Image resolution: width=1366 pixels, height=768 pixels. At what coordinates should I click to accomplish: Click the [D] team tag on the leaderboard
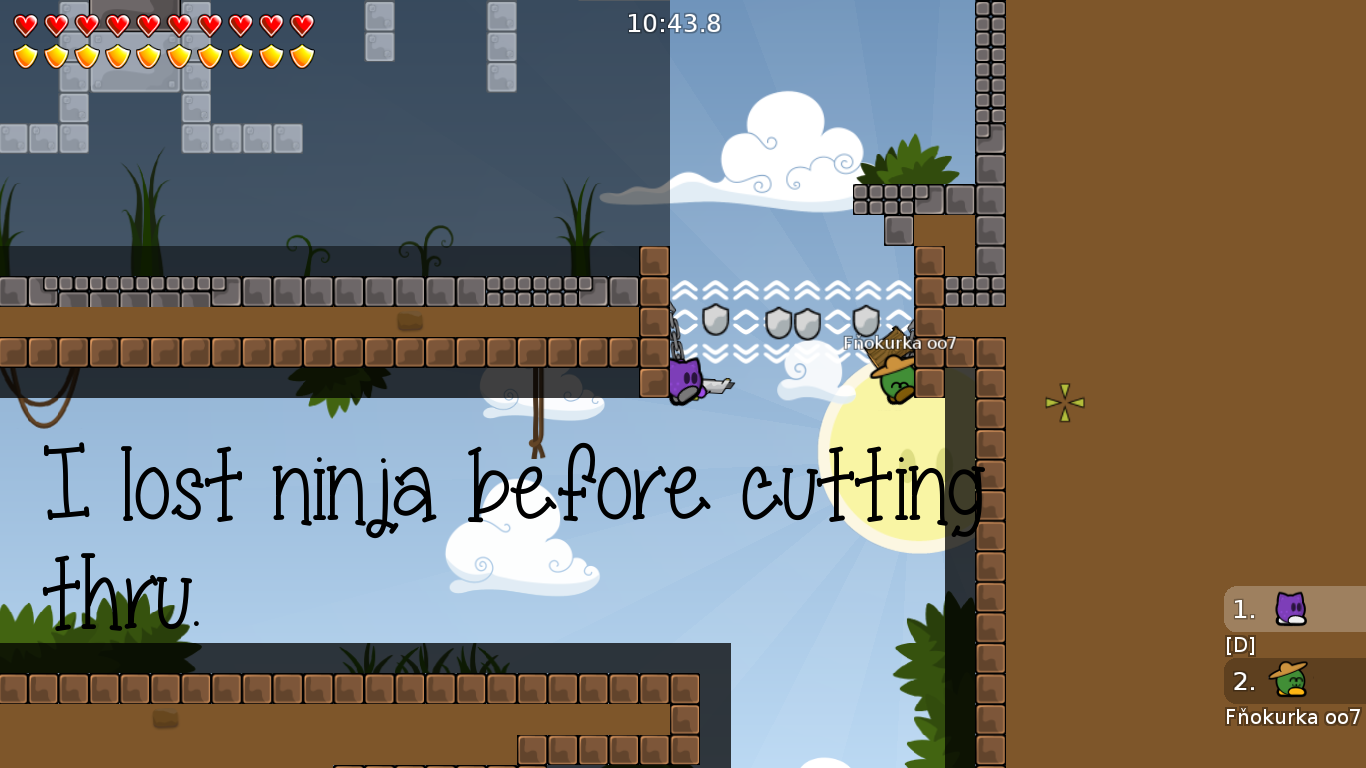click(1239, 645)
